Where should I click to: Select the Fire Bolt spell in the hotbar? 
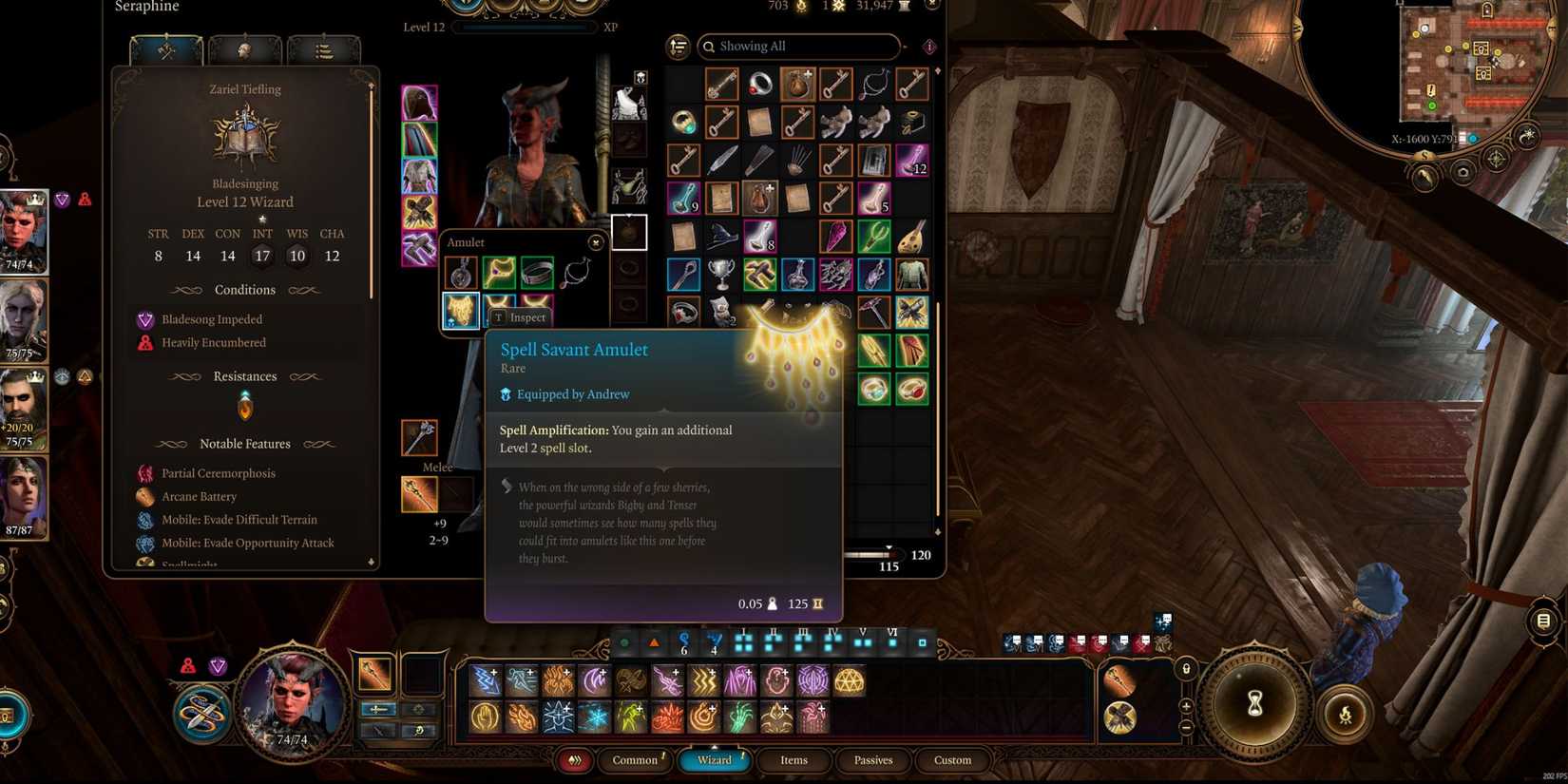pos(522,715)
